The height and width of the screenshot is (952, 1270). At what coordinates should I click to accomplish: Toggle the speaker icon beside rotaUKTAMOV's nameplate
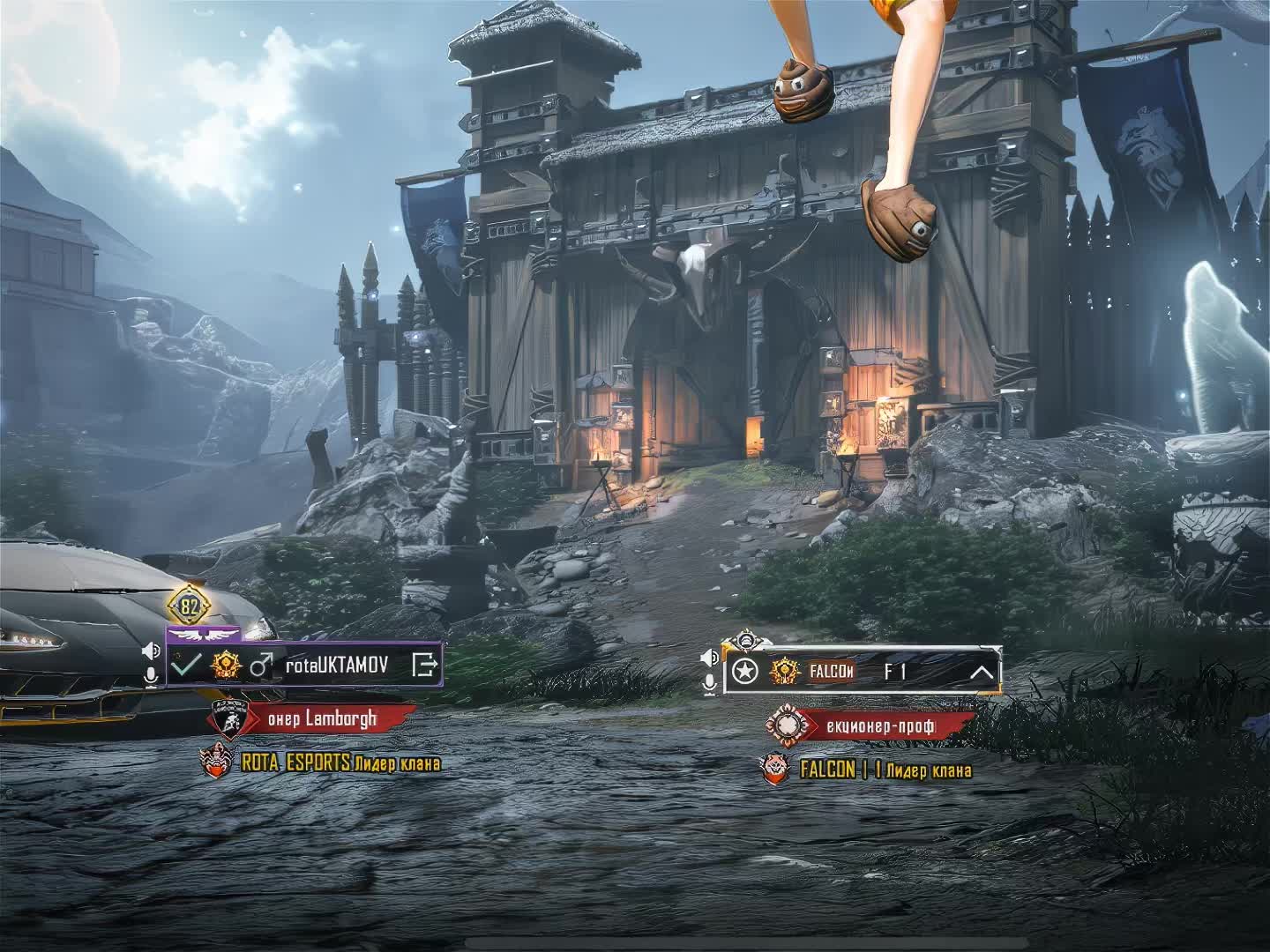[x=152, y=651]
